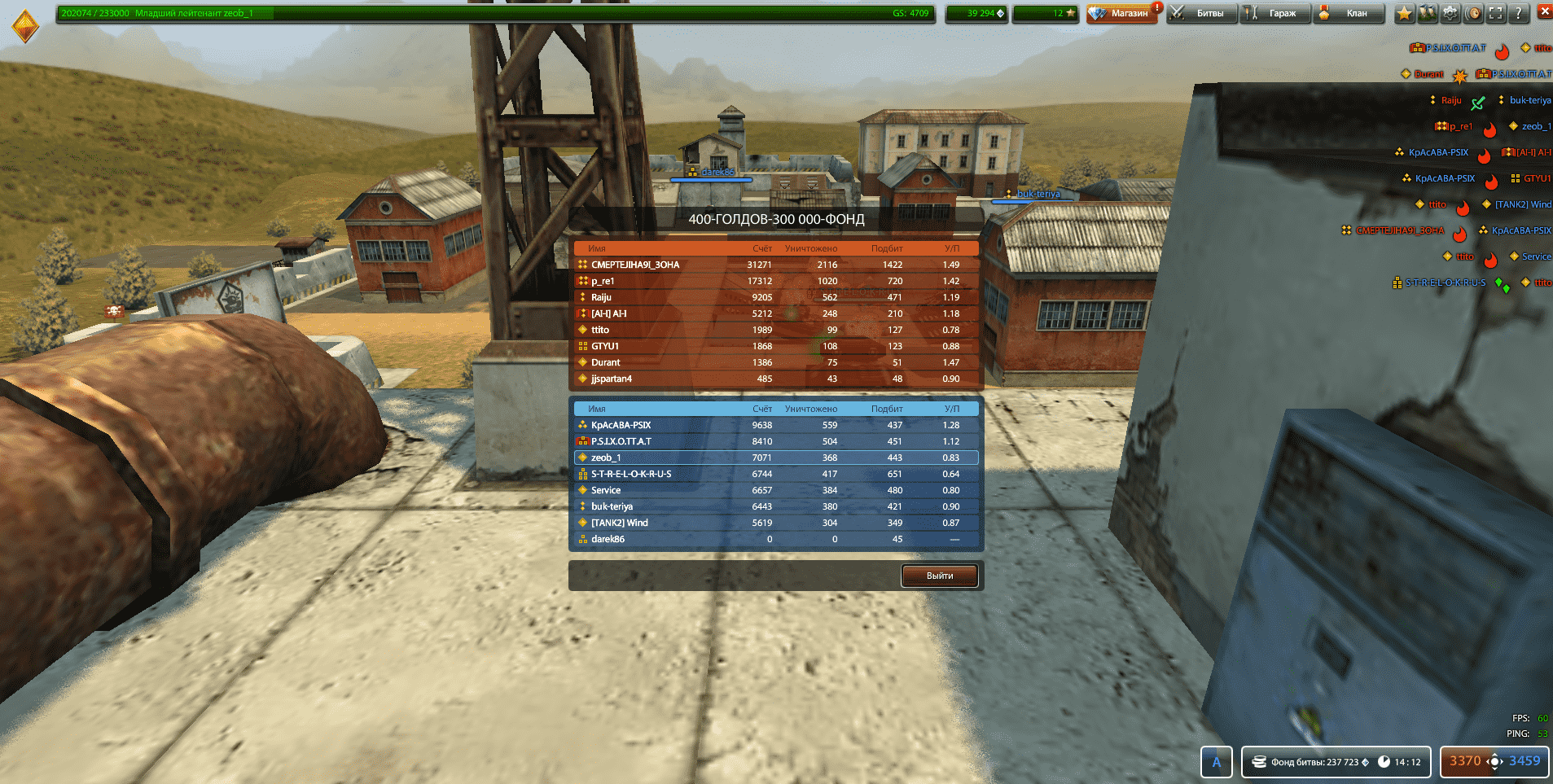The image size is (1553, 784).
Task: Click the flags icon left of the settings gear
Action: click(x=1426, y=13)
